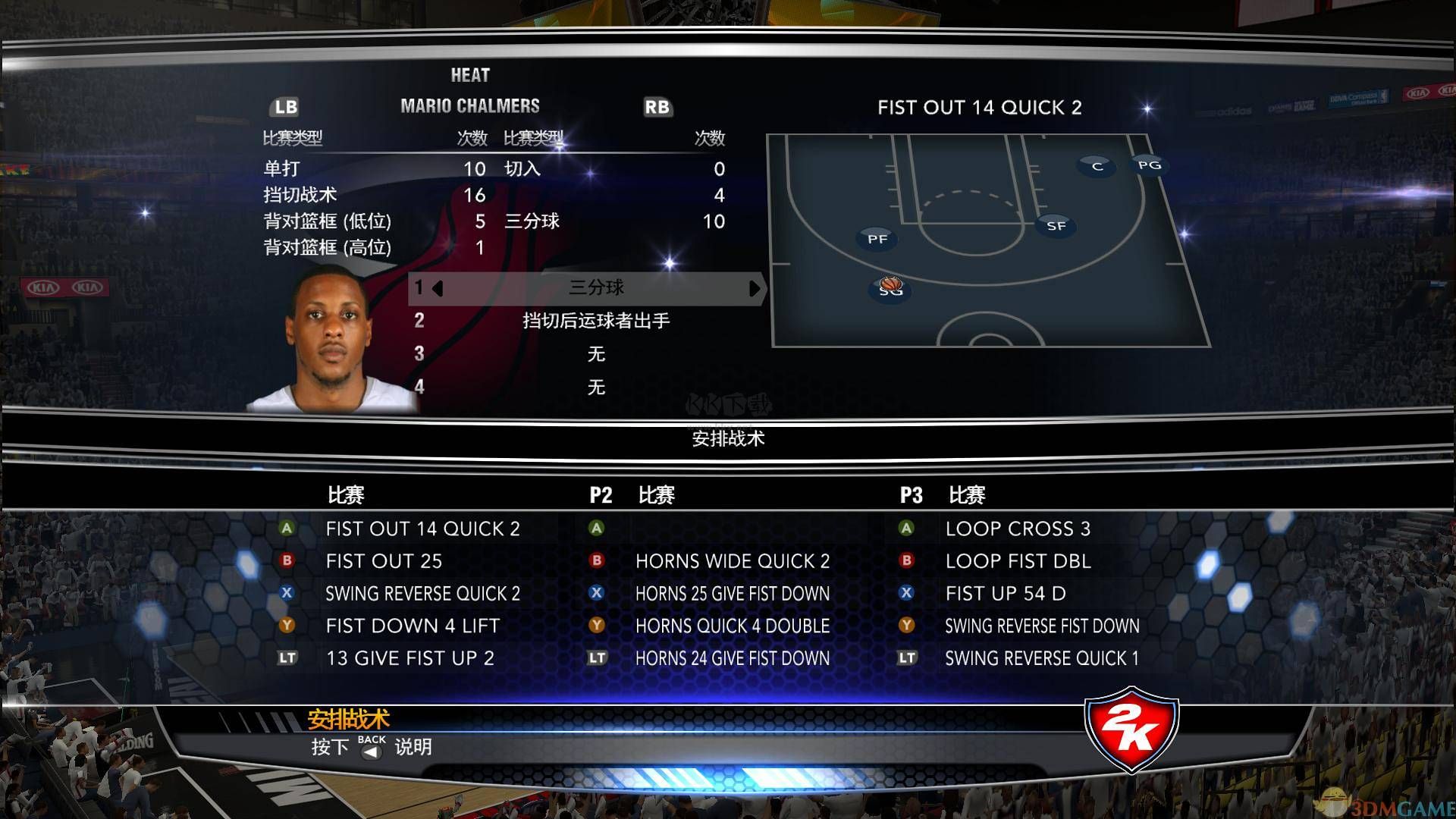The height and width of the screenshot is (819, 1456).
Task: Select the play LOOP FIST DBL
Action: 1018,561
